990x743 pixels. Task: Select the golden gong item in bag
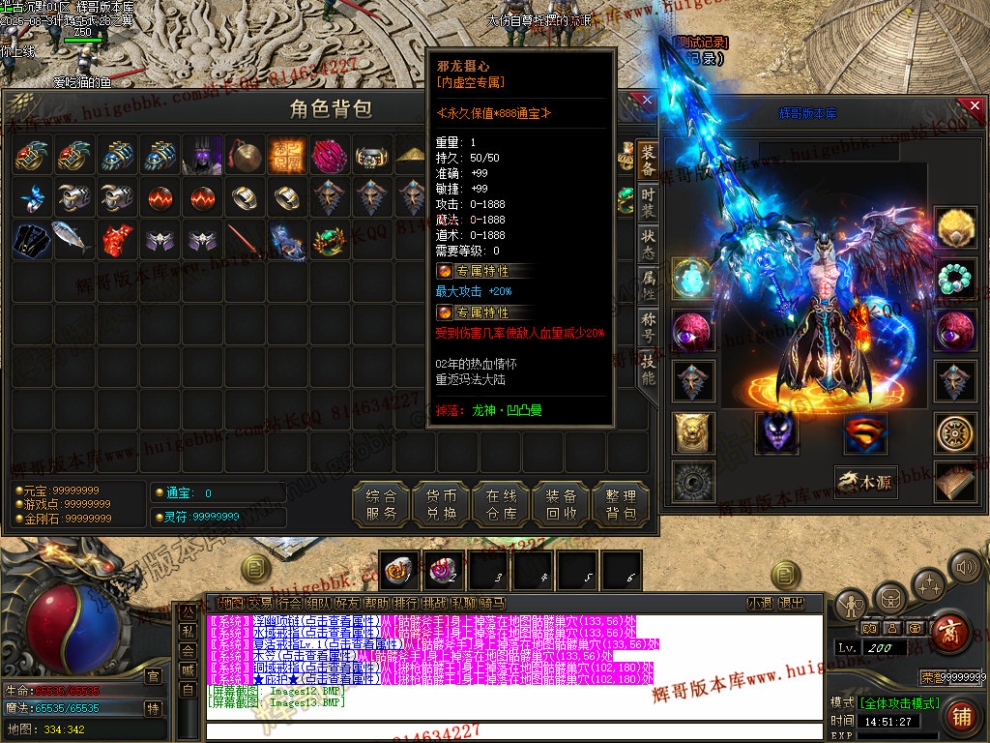tap(245, 156)
